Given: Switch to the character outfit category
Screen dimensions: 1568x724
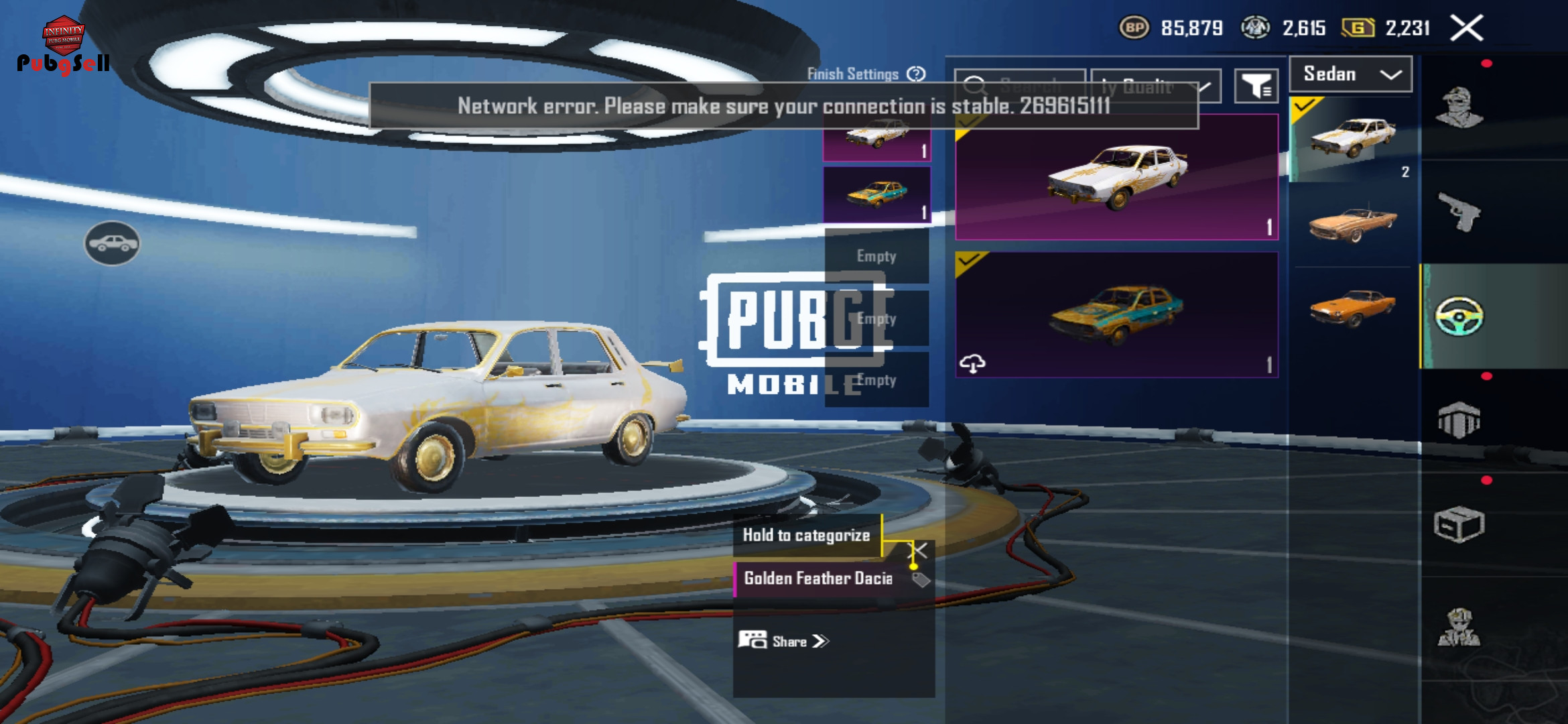Looking at the screenshot, I should point(1459,107).
